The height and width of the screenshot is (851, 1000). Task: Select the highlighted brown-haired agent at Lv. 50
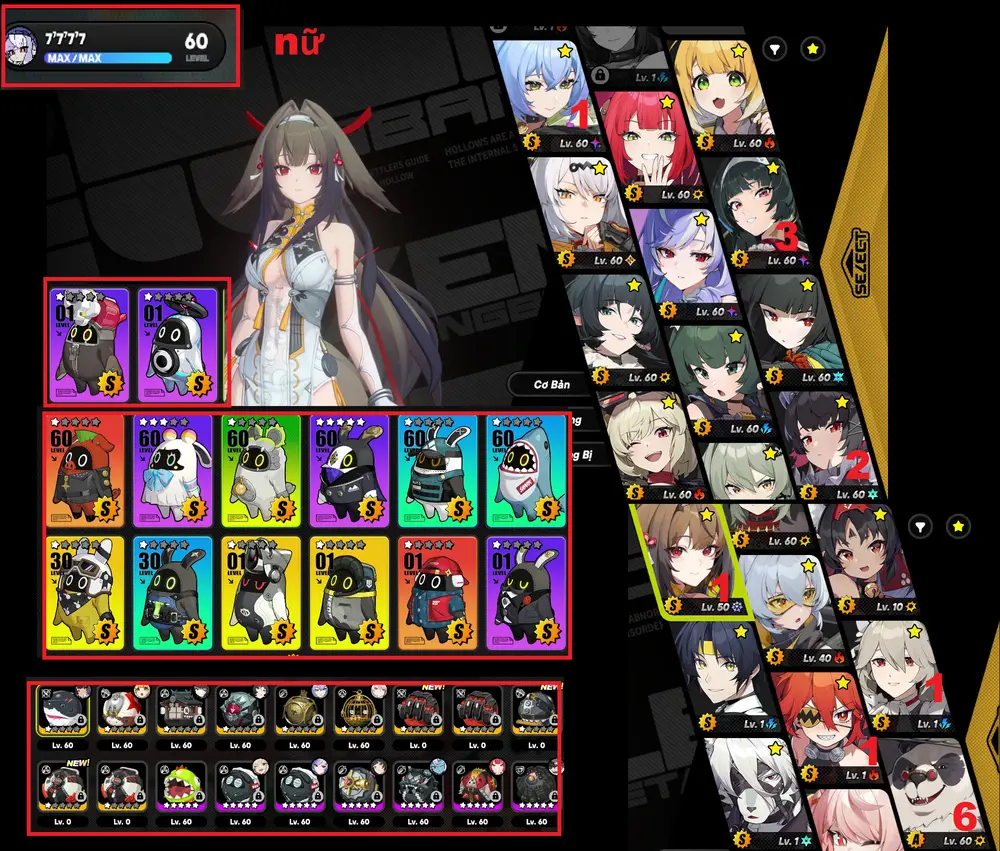pyautogui.click(x=683, y=560)
